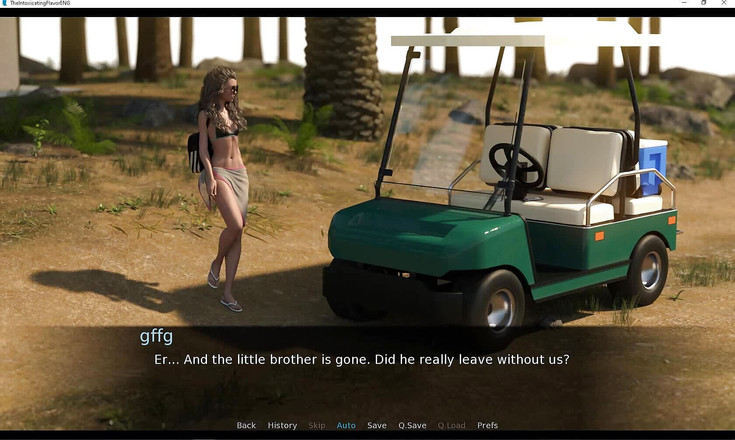Screen dimensions: 735x440
Task: Toggle Auto dialogue advance
Action: click(346, 425)
